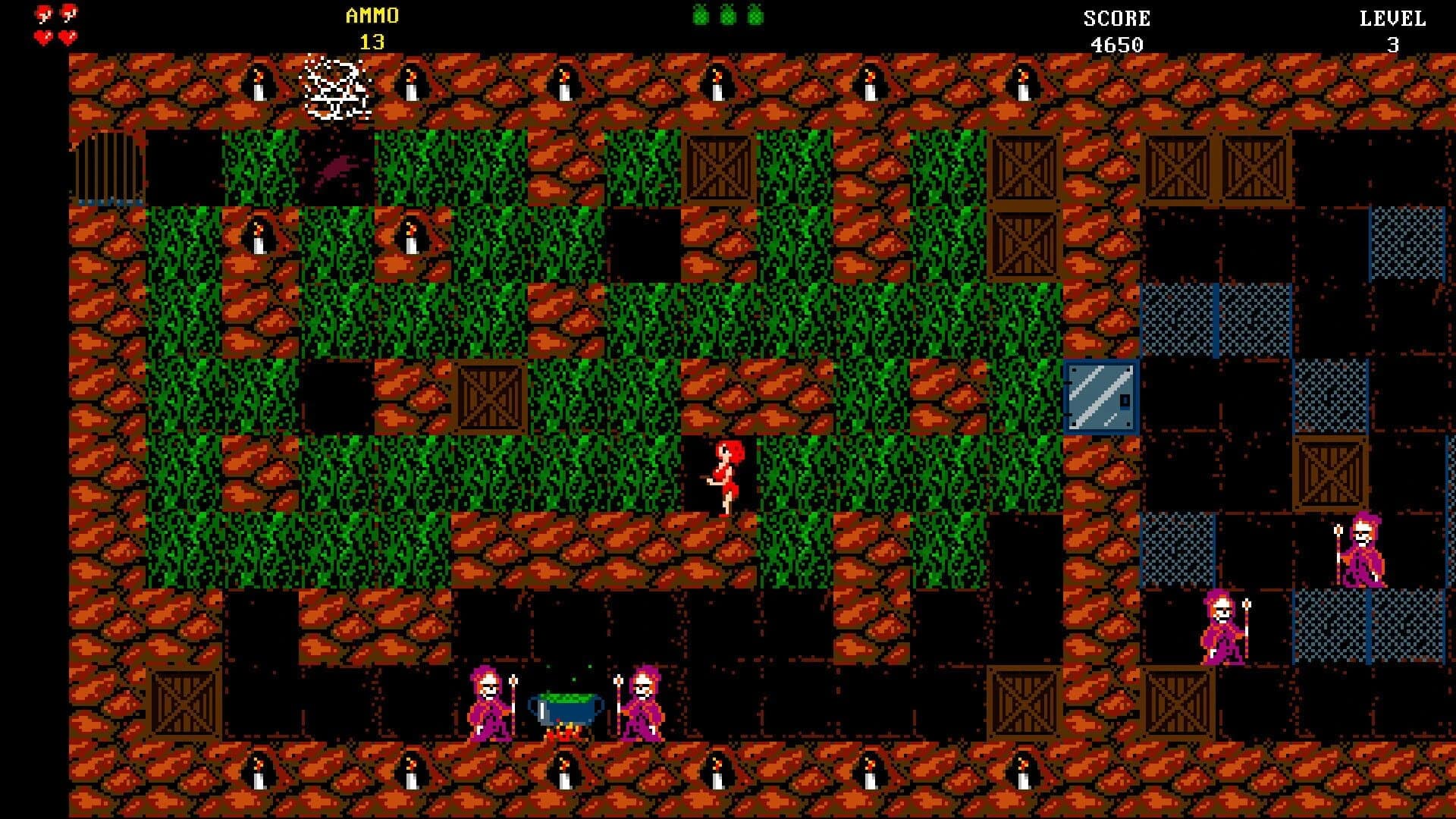
Task: Light the candle above the cauldron
Action: click(565, 83)
